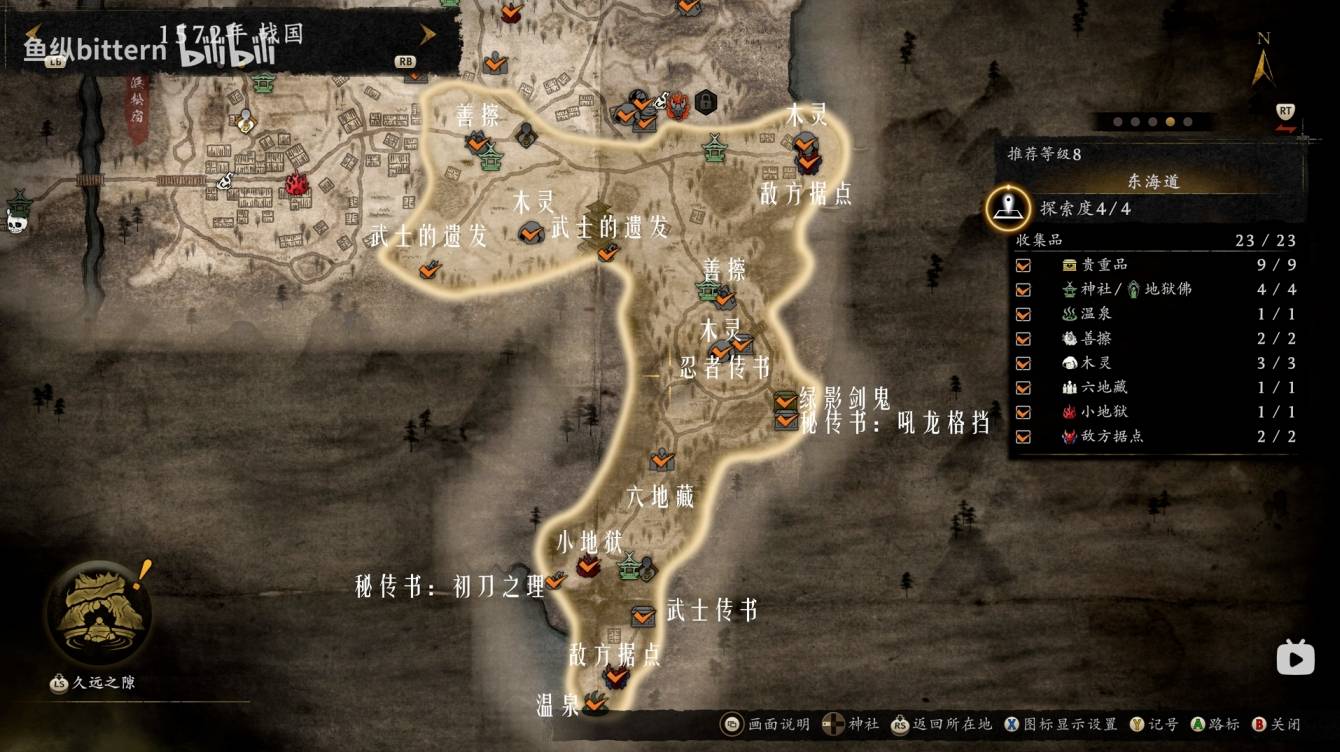This screenshot has height=752, width=1340.
Task: Select the padlock locked marker on the map
Action: 705,101
